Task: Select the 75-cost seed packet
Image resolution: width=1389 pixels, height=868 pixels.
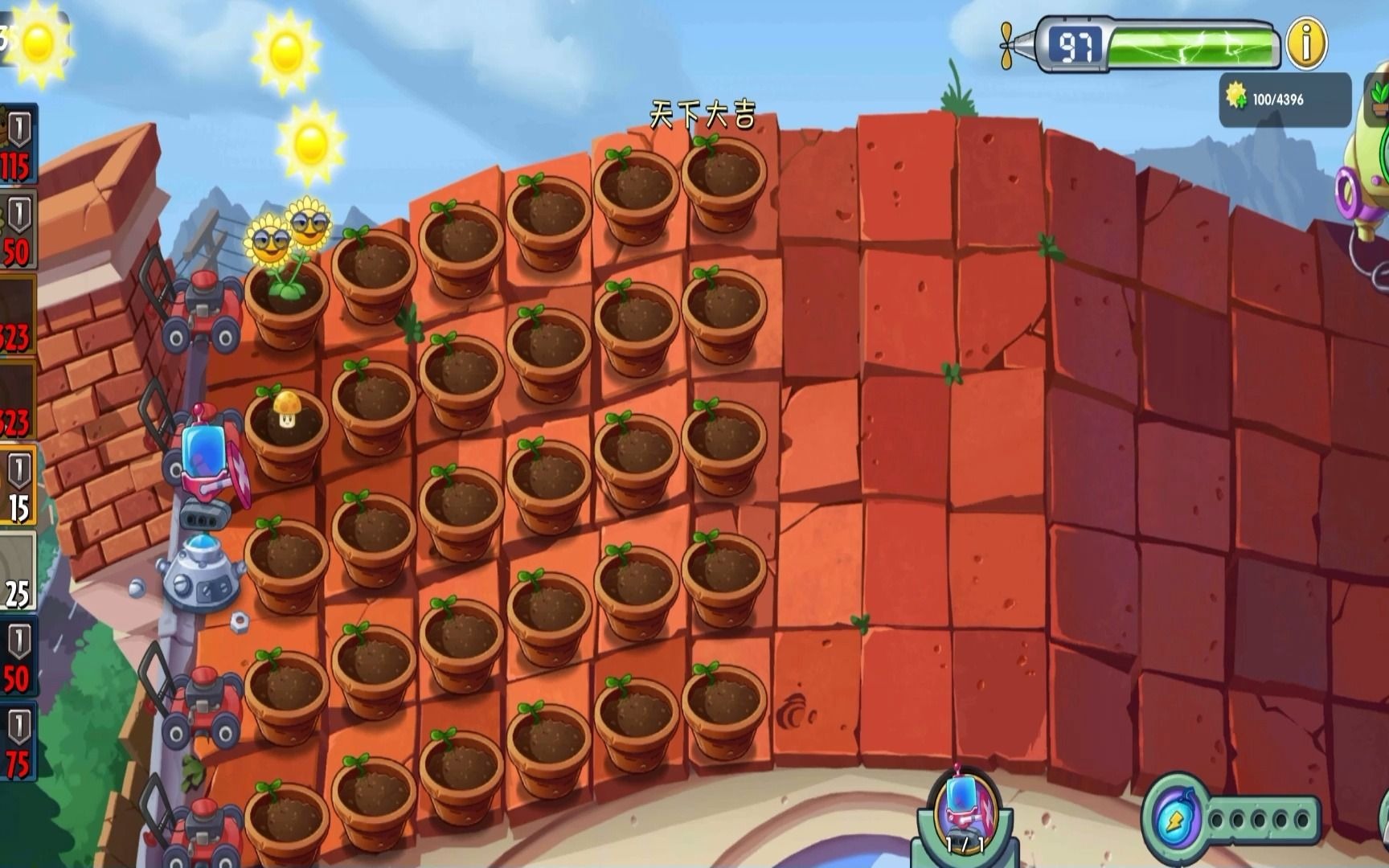Action: coord(17,743)
